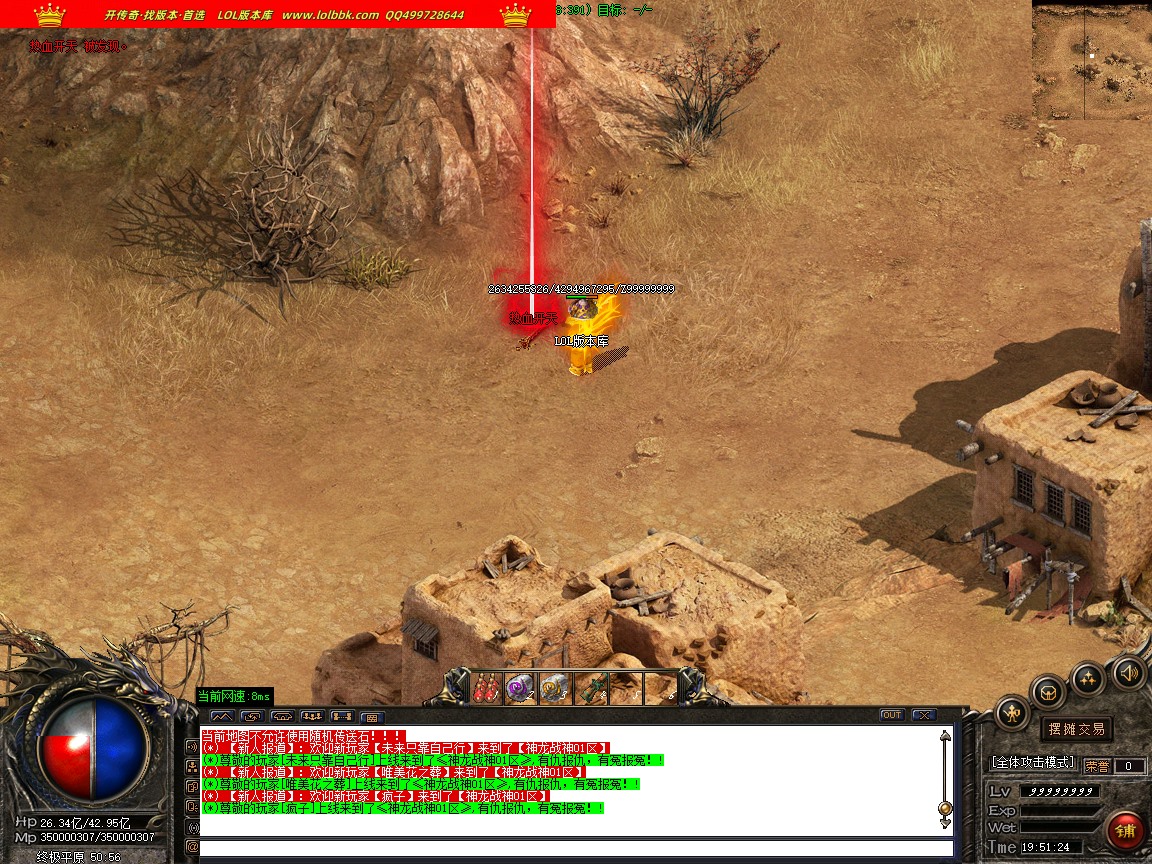Click the zigzag line button above the chat

tap(222, 716)
